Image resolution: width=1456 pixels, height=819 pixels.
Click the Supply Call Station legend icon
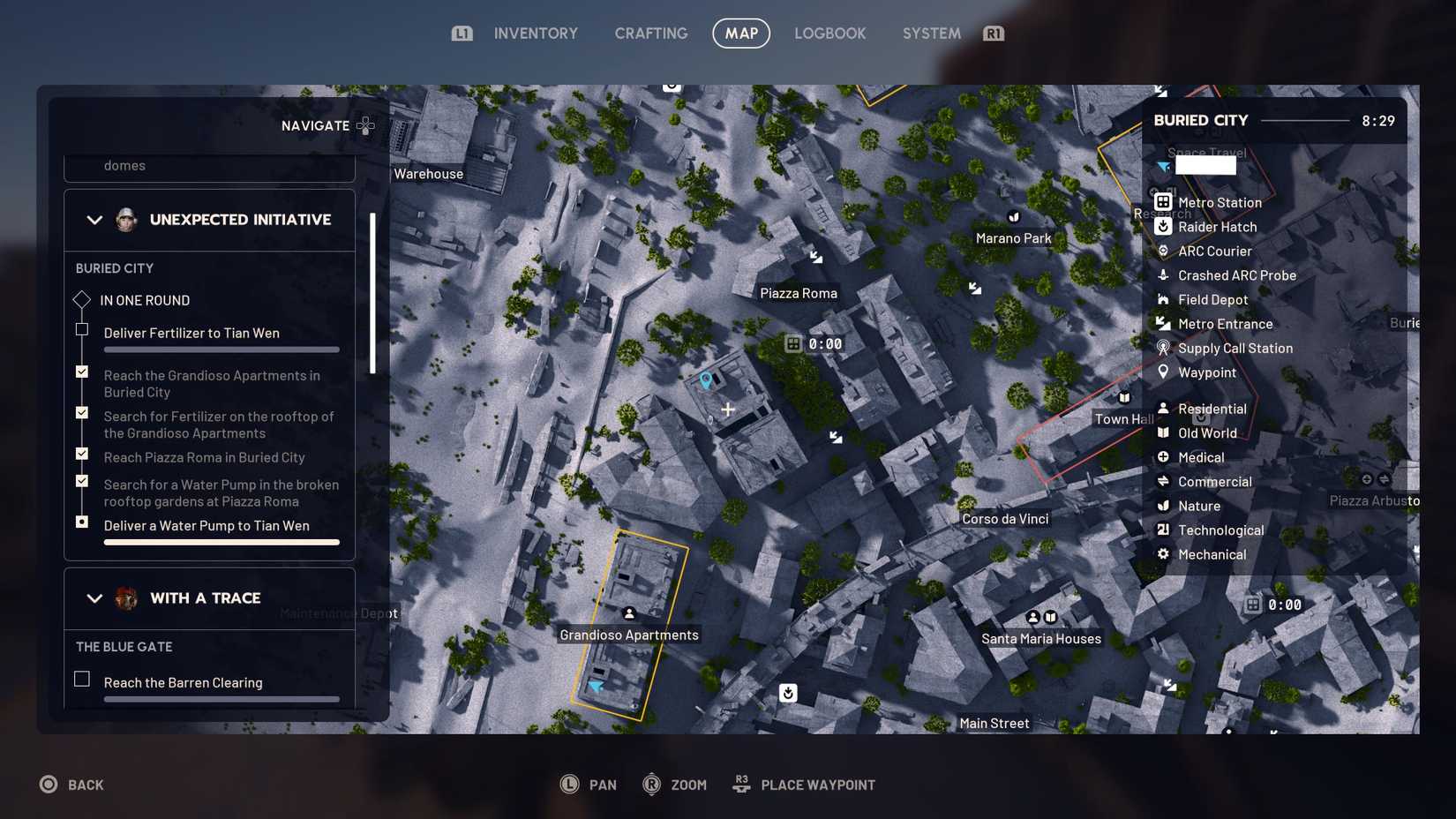tap(1165, 348)
